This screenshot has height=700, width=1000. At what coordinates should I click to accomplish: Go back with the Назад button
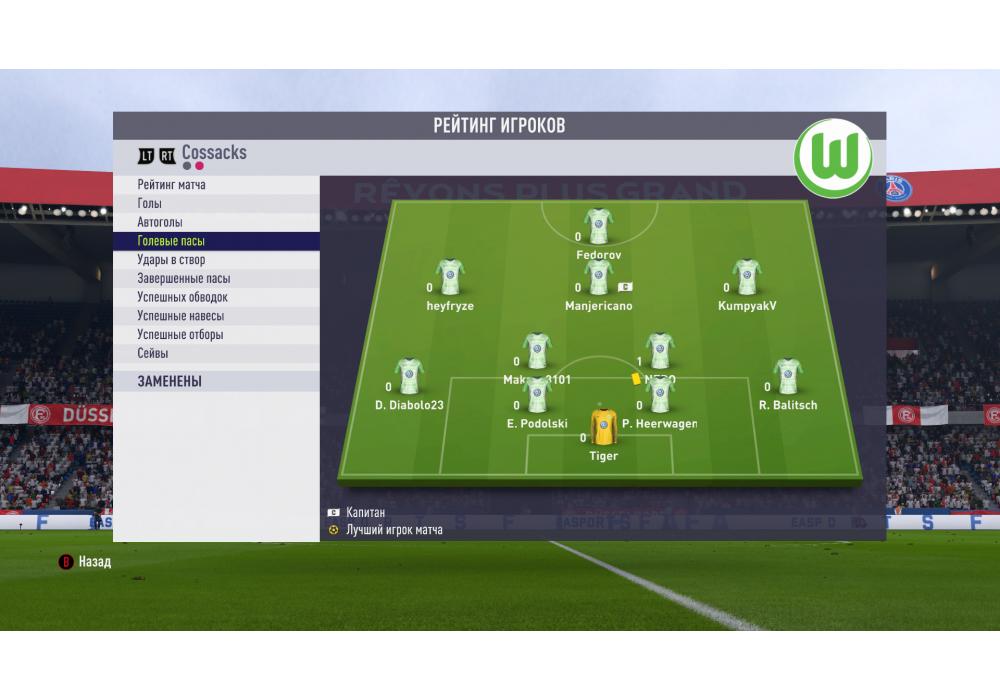pos(86,562)
